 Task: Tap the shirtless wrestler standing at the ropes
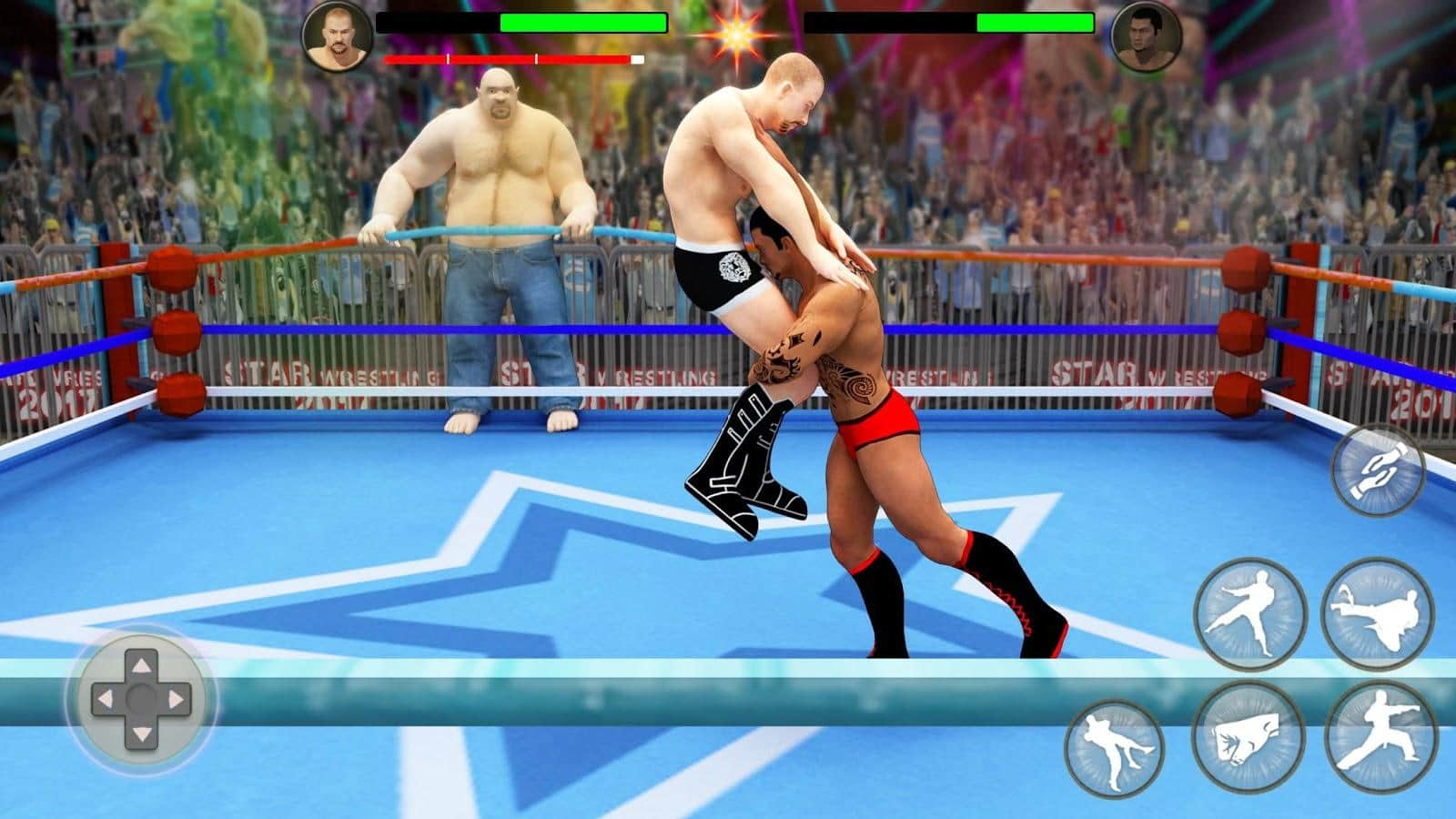click(496, 227)
